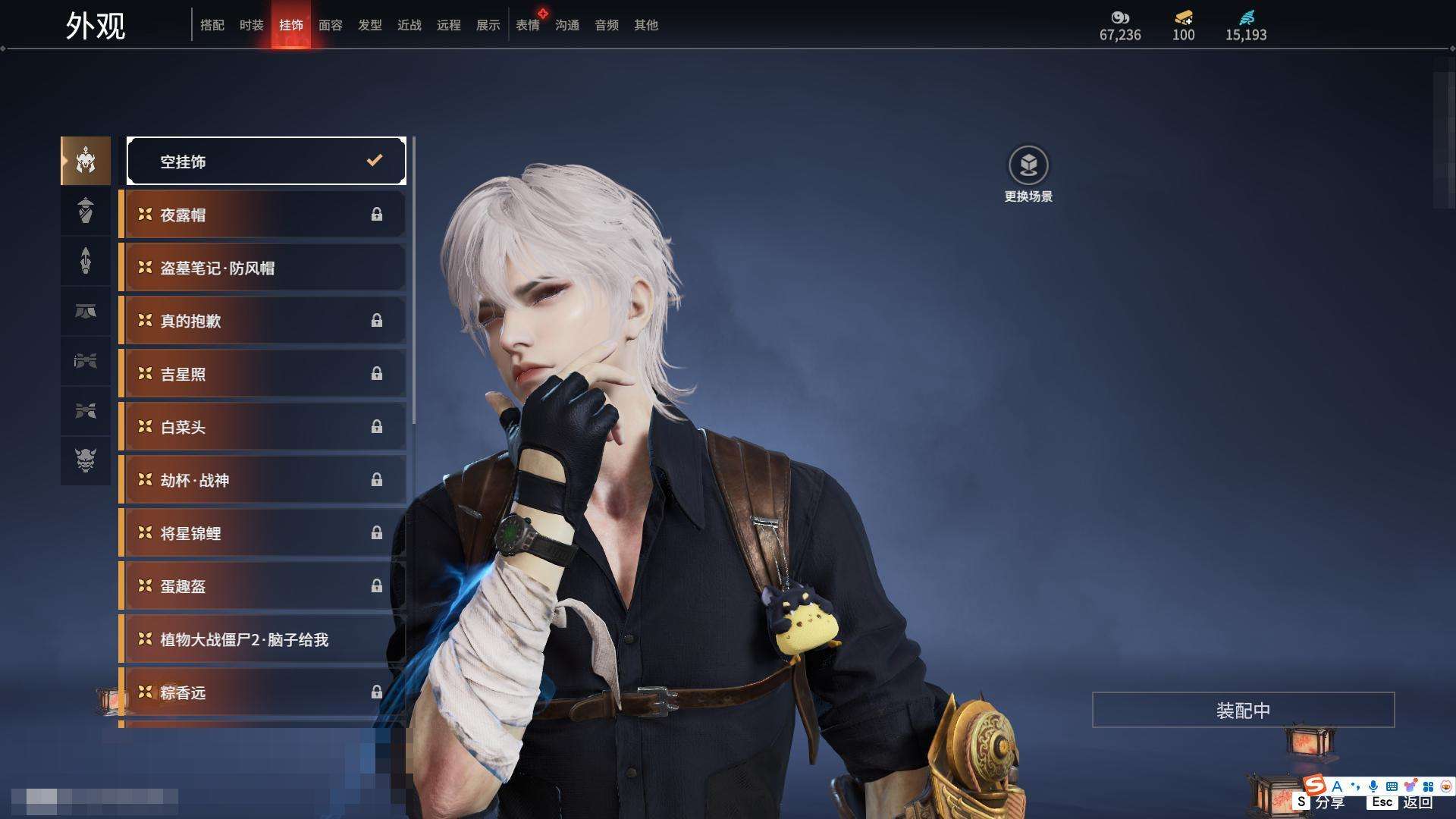Pick the 盗墓笔记·防风帽 accessory
Viewport: 1456px width, 819px height.
tap(263, 268)
